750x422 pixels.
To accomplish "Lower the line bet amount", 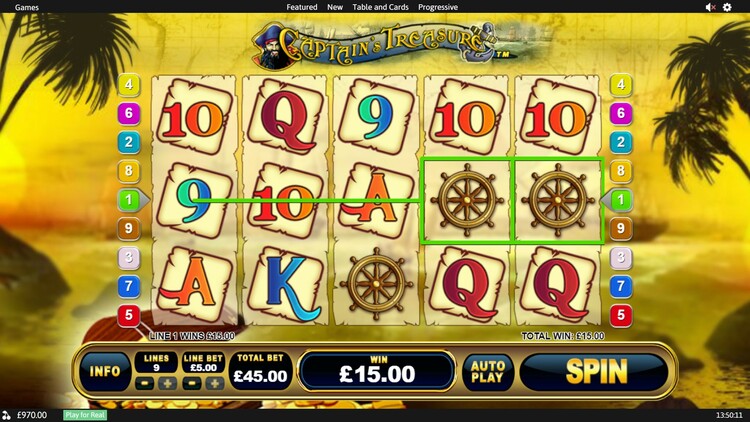I will coord(192,384).
